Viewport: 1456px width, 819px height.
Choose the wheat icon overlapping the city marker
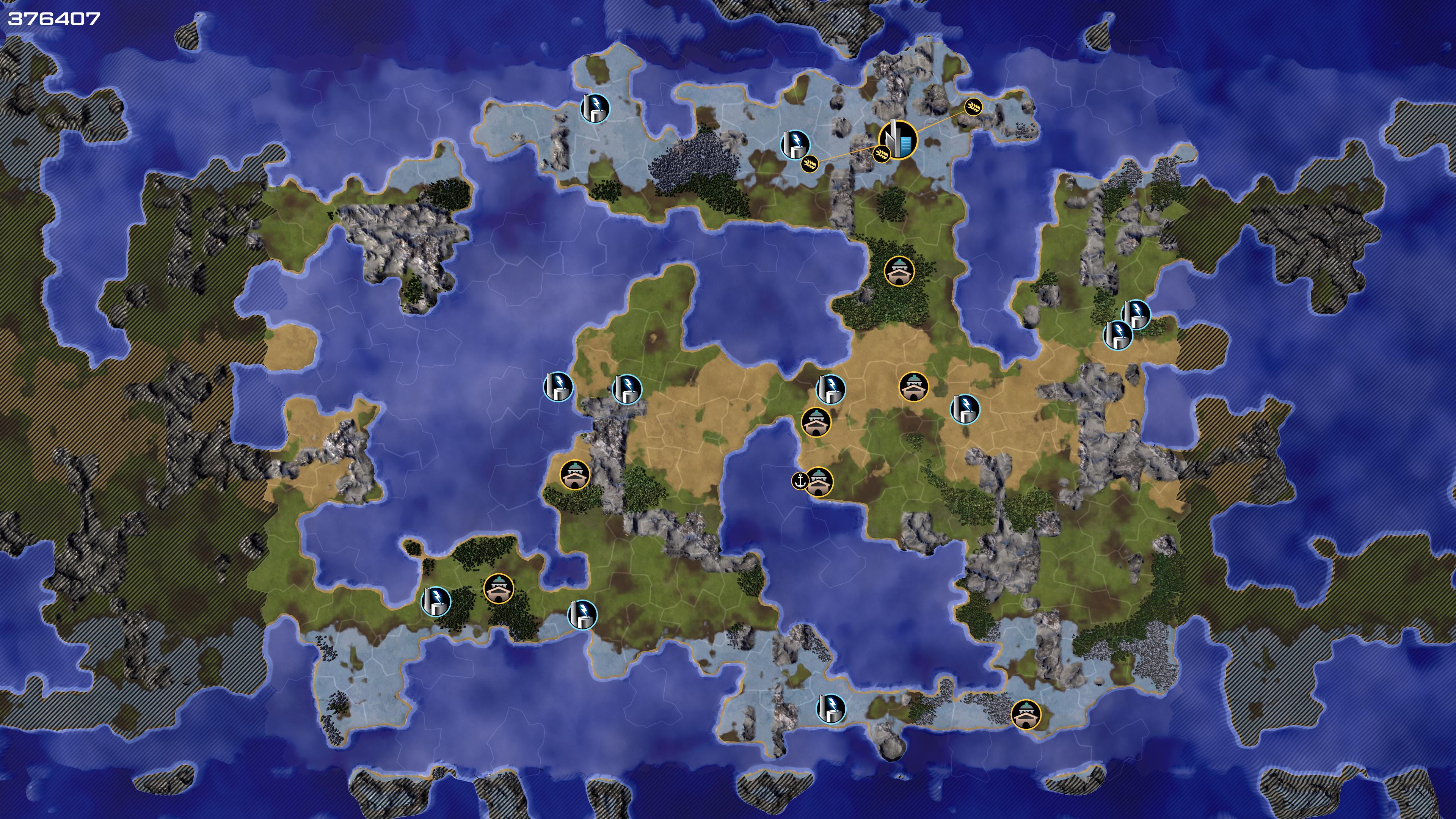pyautogui.click(x=881, y=153)
